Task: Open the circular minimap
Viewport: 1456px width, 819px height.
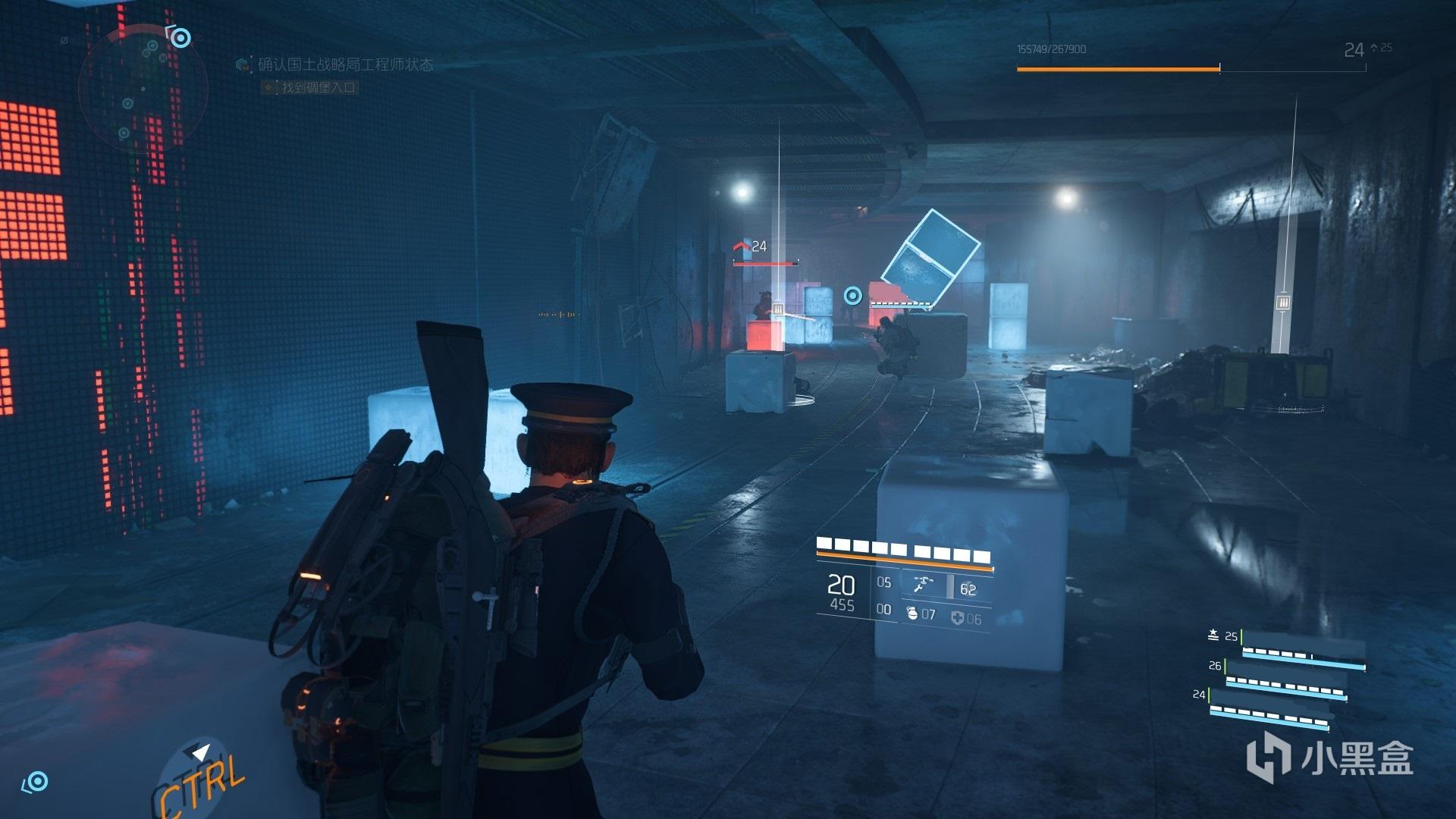Action: pyautogui.click(x=143, y=89)
